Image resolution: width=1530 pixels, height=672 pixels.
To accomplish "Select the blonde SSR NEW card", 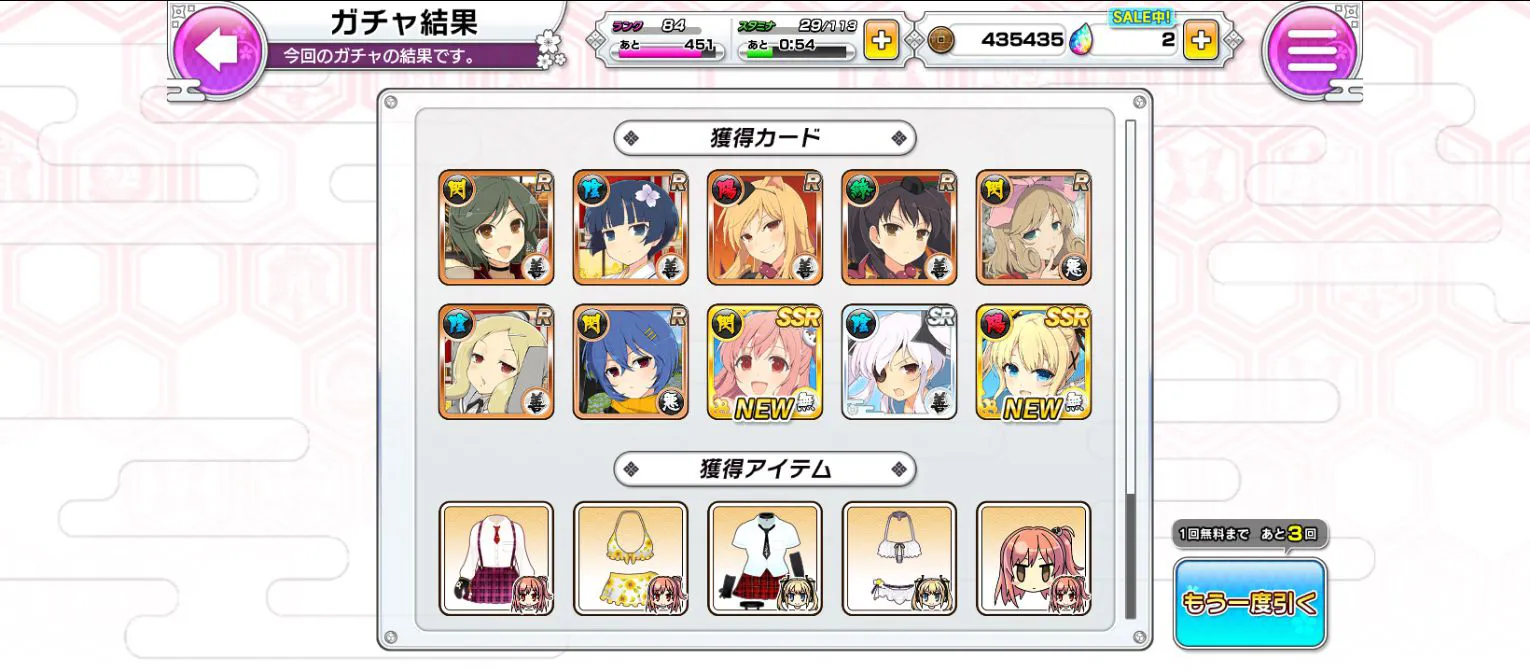I will (x=1034, y=362).
